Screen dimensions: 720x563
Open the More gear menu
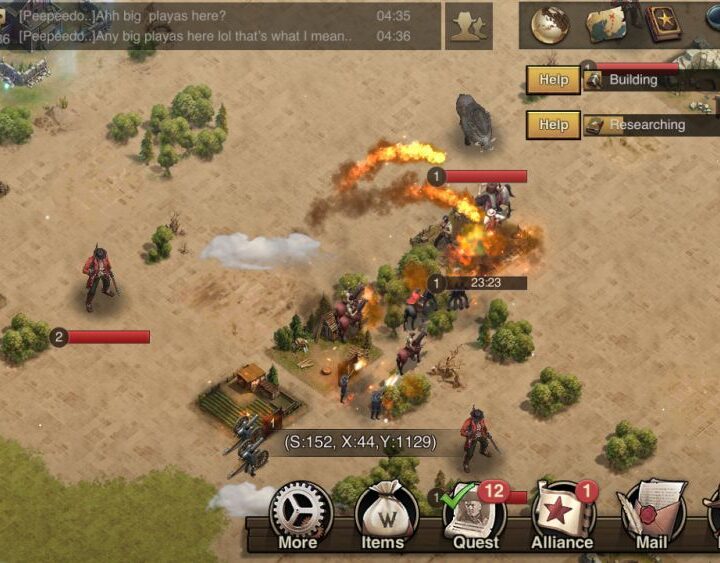(x=300, y=515)
